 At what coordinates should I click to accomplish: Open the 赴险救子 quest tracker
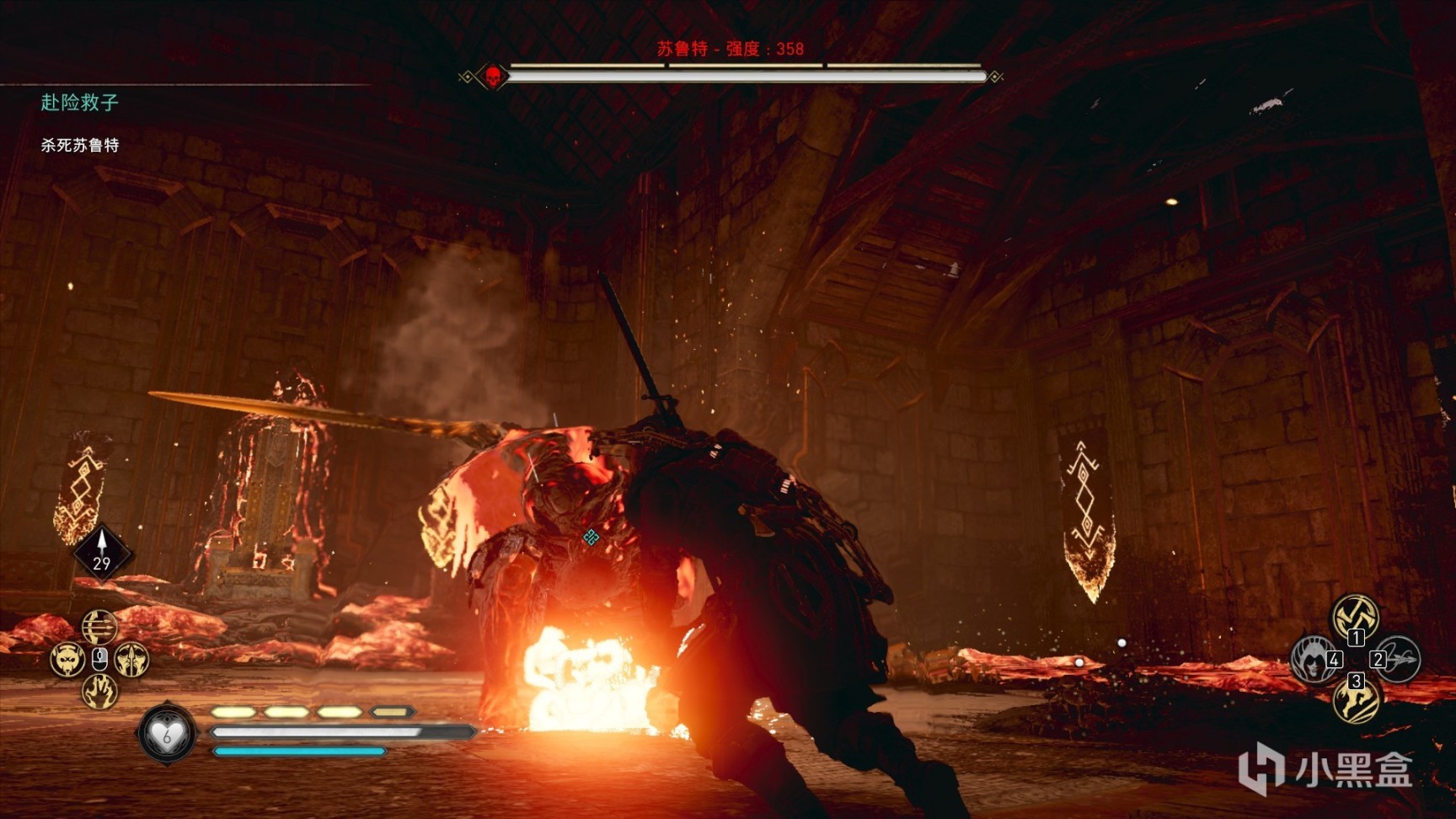point(79,103)
